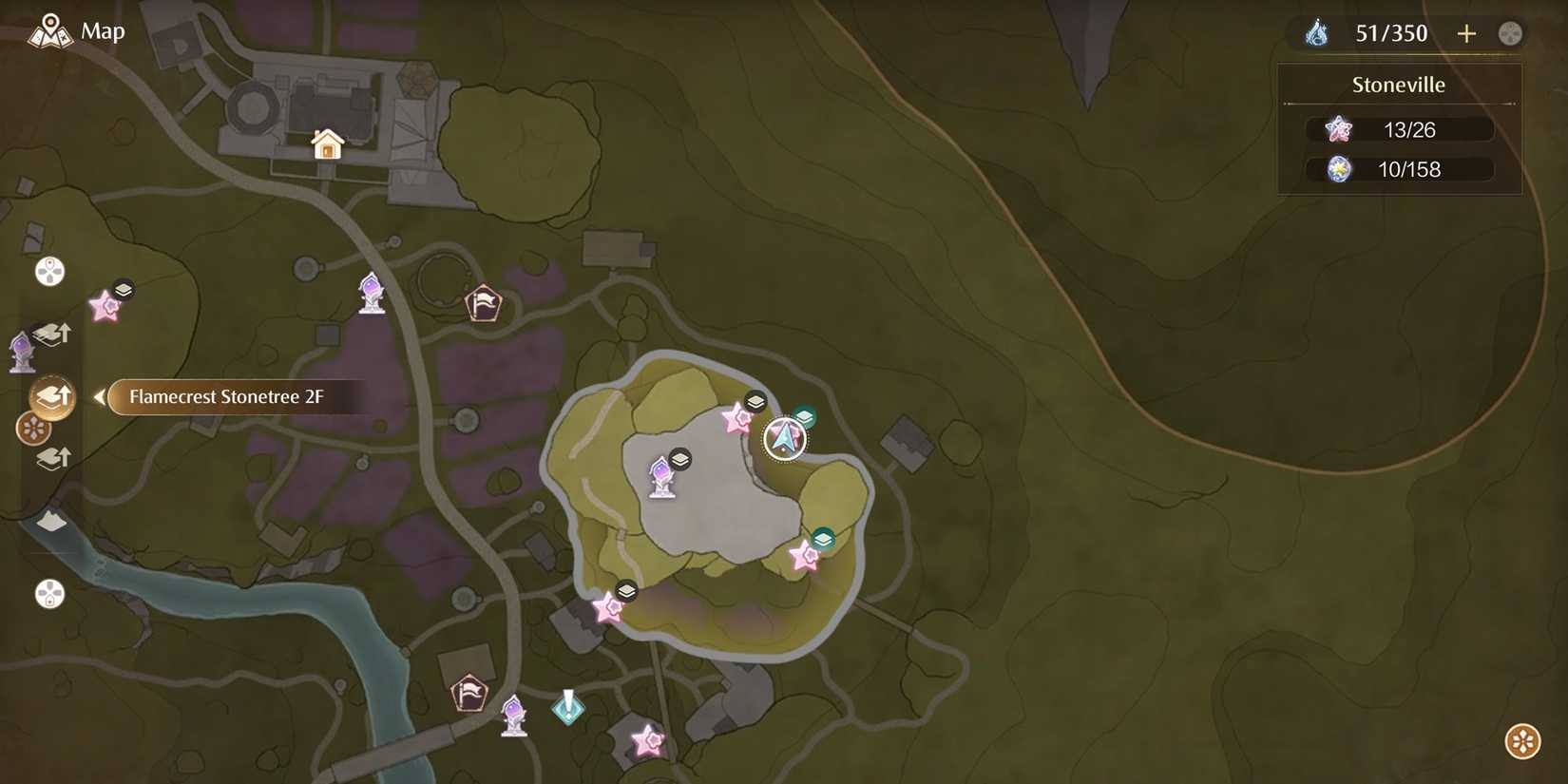Click the 10/158 orb counter row
This screenshot has height=784, width=1568.
coord(1399,169)
